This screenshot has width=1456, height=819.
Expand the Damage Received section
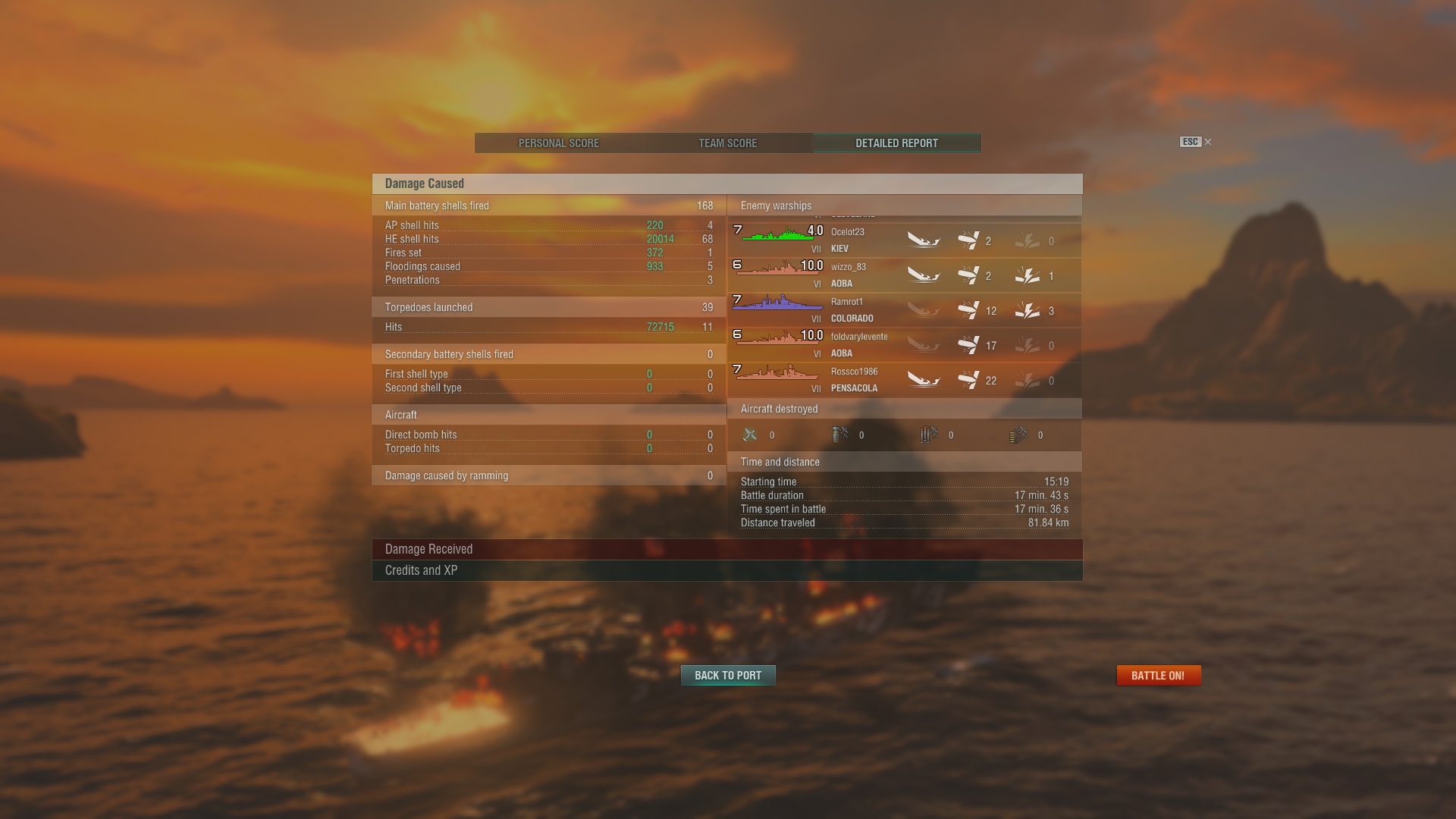(x=726, y=549)
